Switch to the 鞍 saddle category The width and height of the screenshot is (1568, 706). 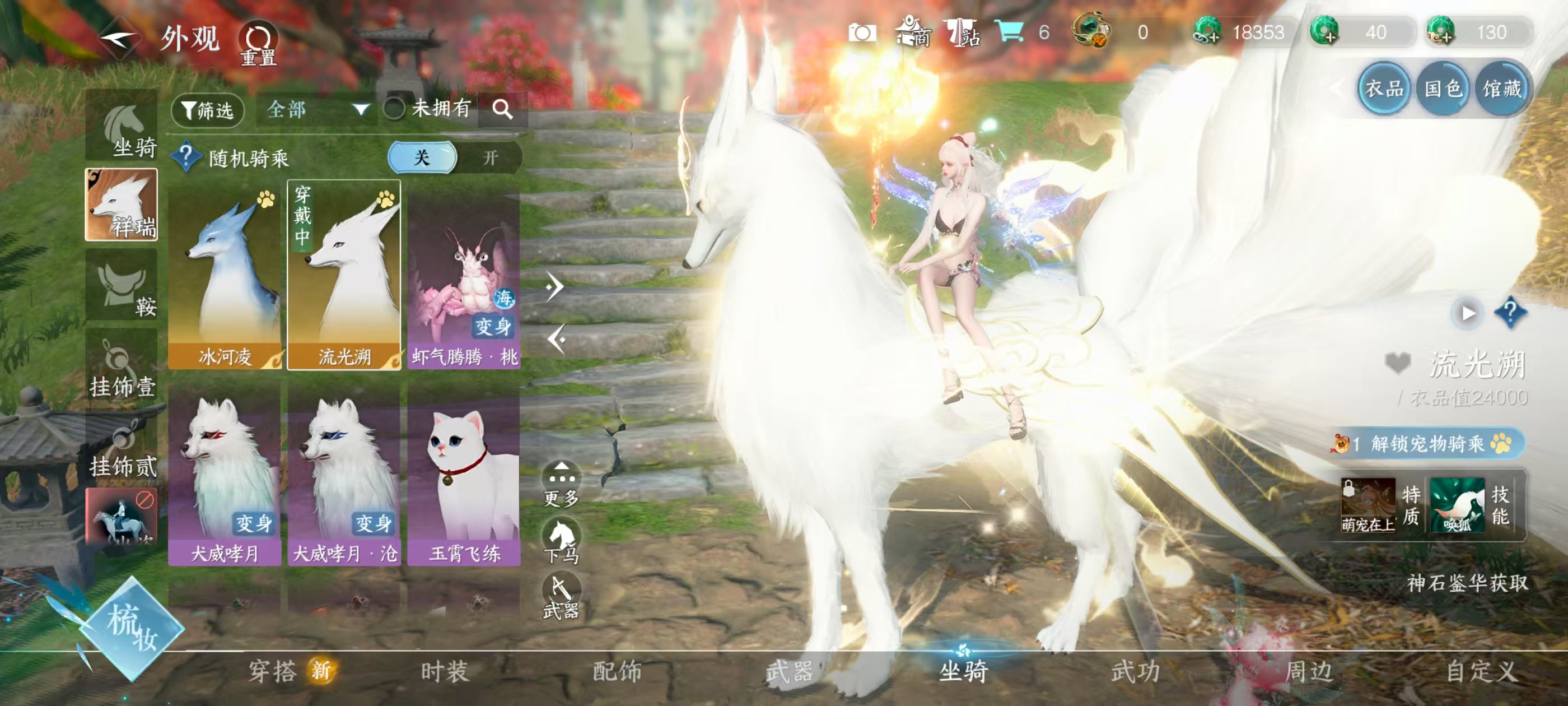pos(122,285)
